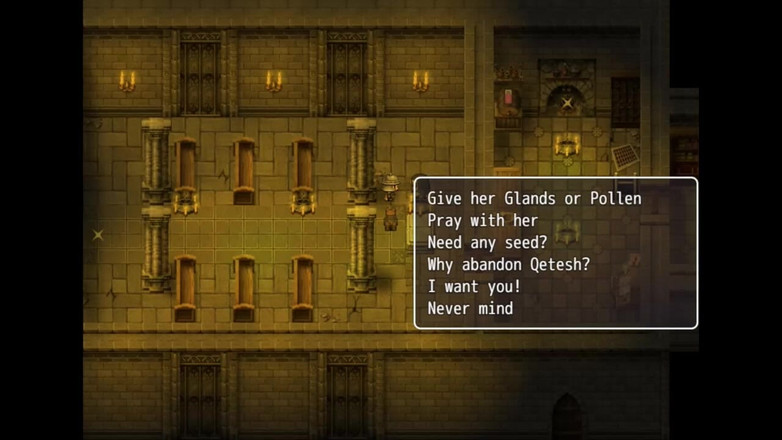782x440 pixels.
Task: Choose "Give her Glands or Pollen"
Action: pyautogui.click(x=534, y=199)
